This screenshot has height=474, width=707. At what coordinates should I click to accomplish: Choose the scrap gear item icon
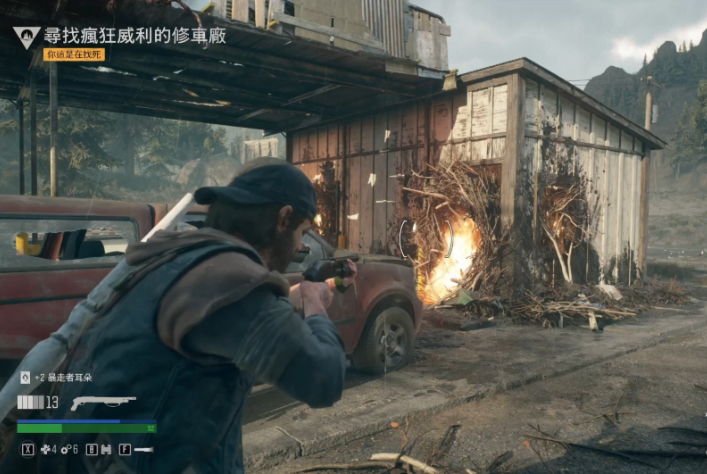(x=64, y=450)
